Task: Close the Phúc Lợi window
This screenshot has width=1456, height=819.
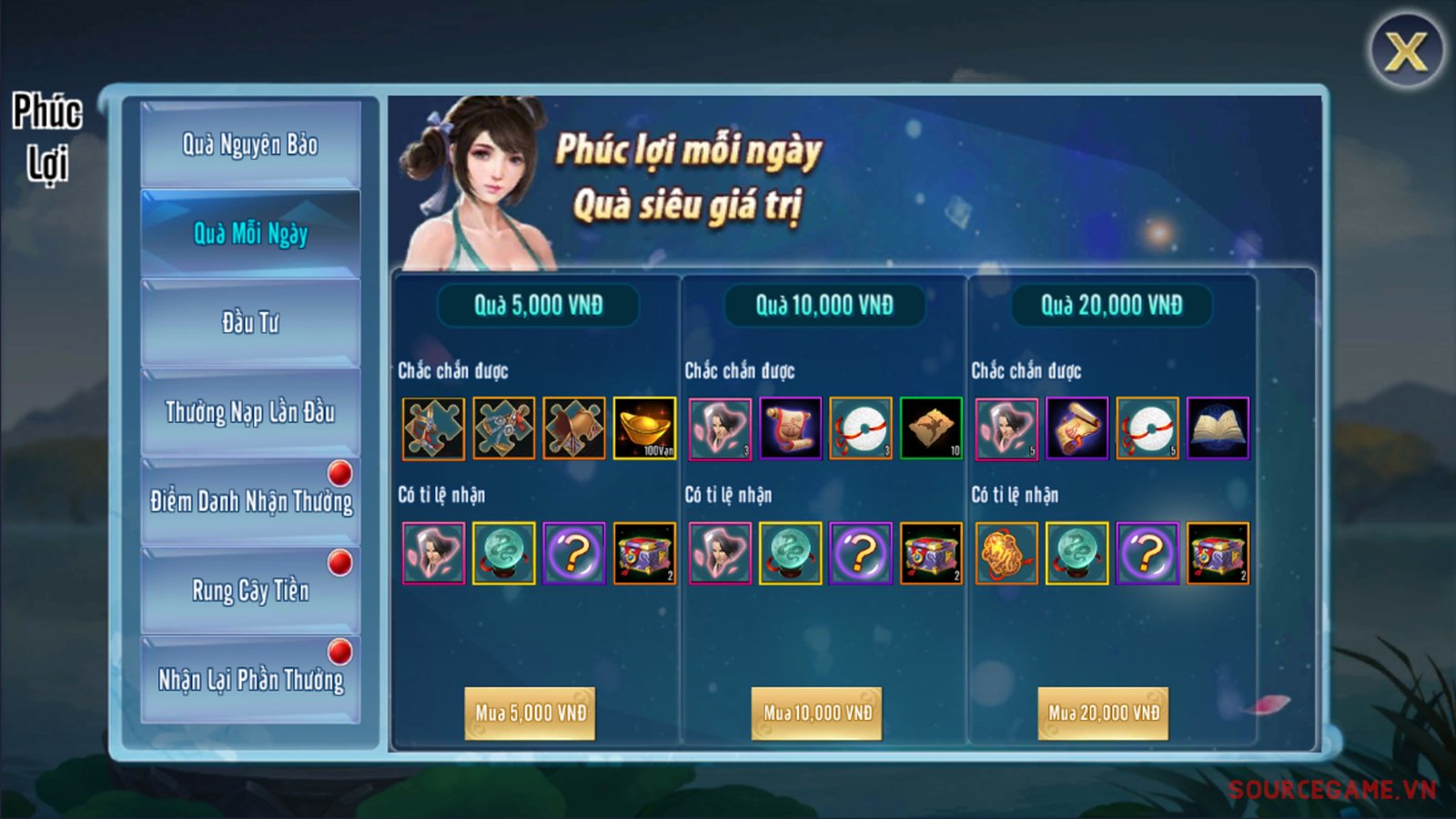Action: click(1406, 51)
